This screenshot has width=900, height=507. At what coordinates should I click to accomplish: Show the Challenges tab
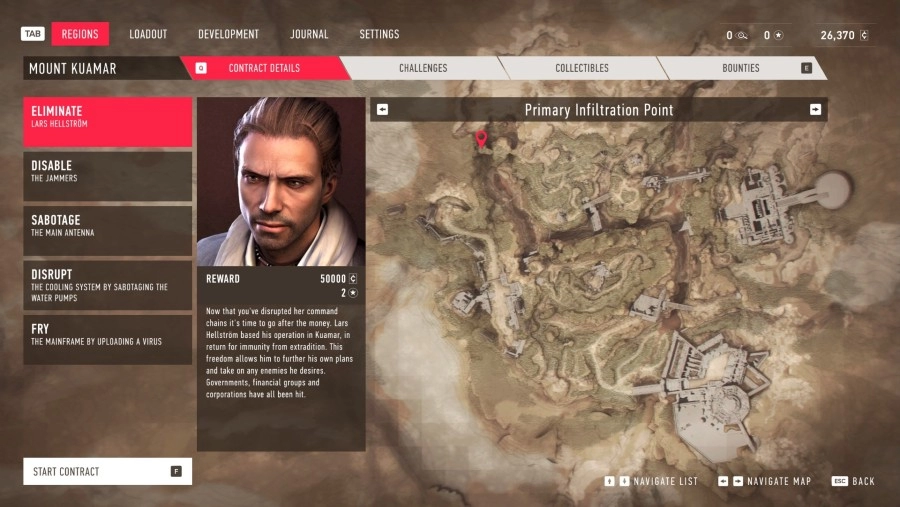[423, 68]
